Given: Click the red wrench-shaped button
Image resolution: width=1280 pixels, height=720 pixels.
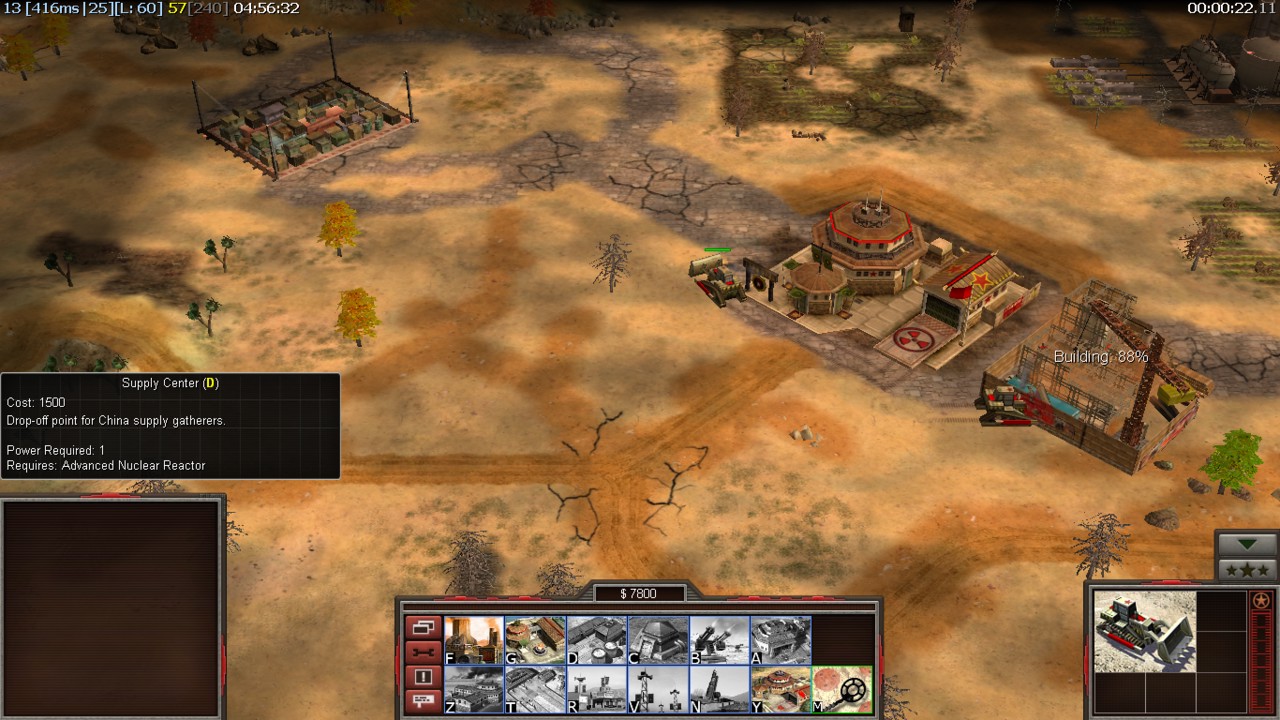Looking at the screenshot, I should 422,653.
